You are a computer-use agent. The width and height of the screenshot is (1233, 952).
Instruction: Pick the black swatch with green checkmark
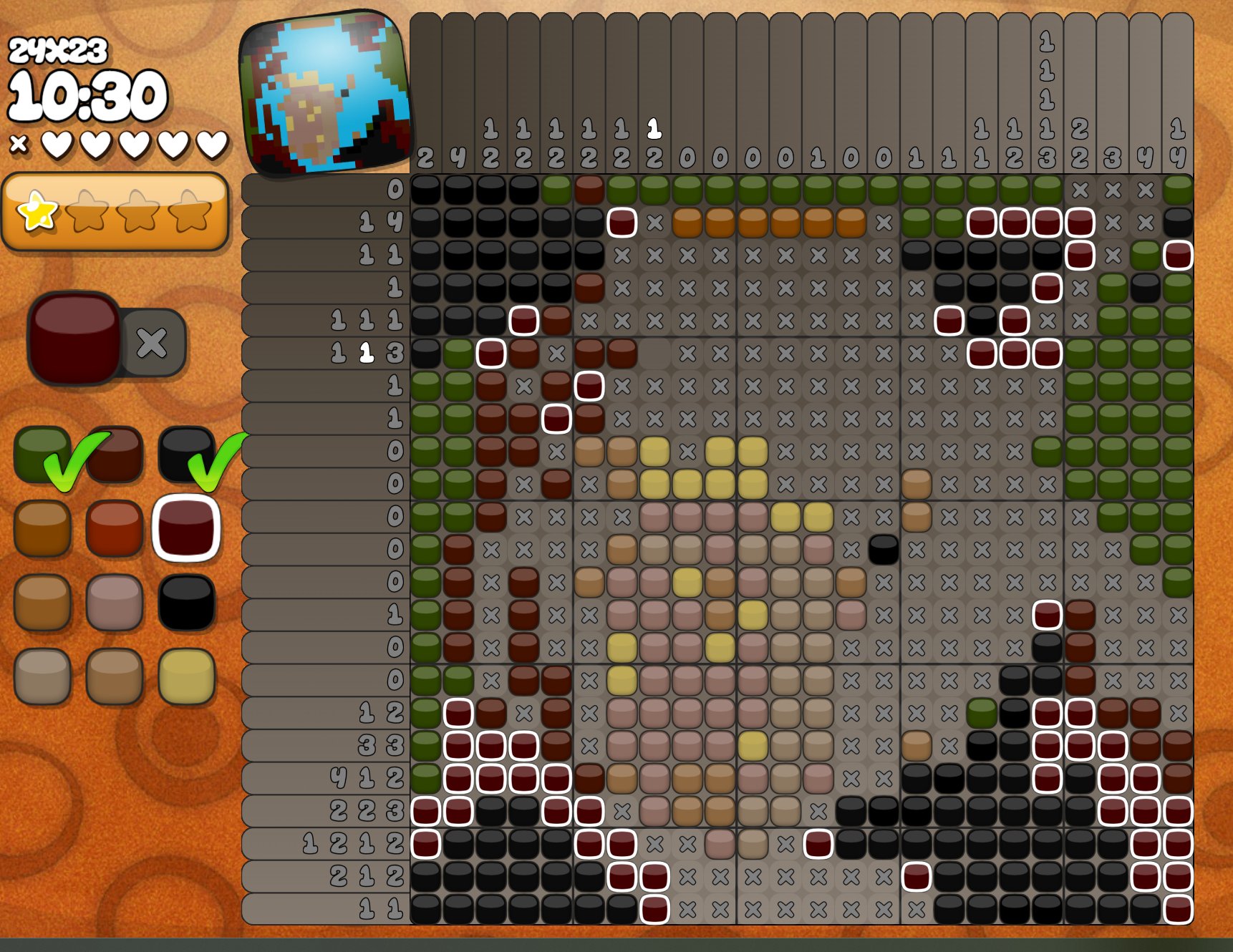(x=185, y=453)
